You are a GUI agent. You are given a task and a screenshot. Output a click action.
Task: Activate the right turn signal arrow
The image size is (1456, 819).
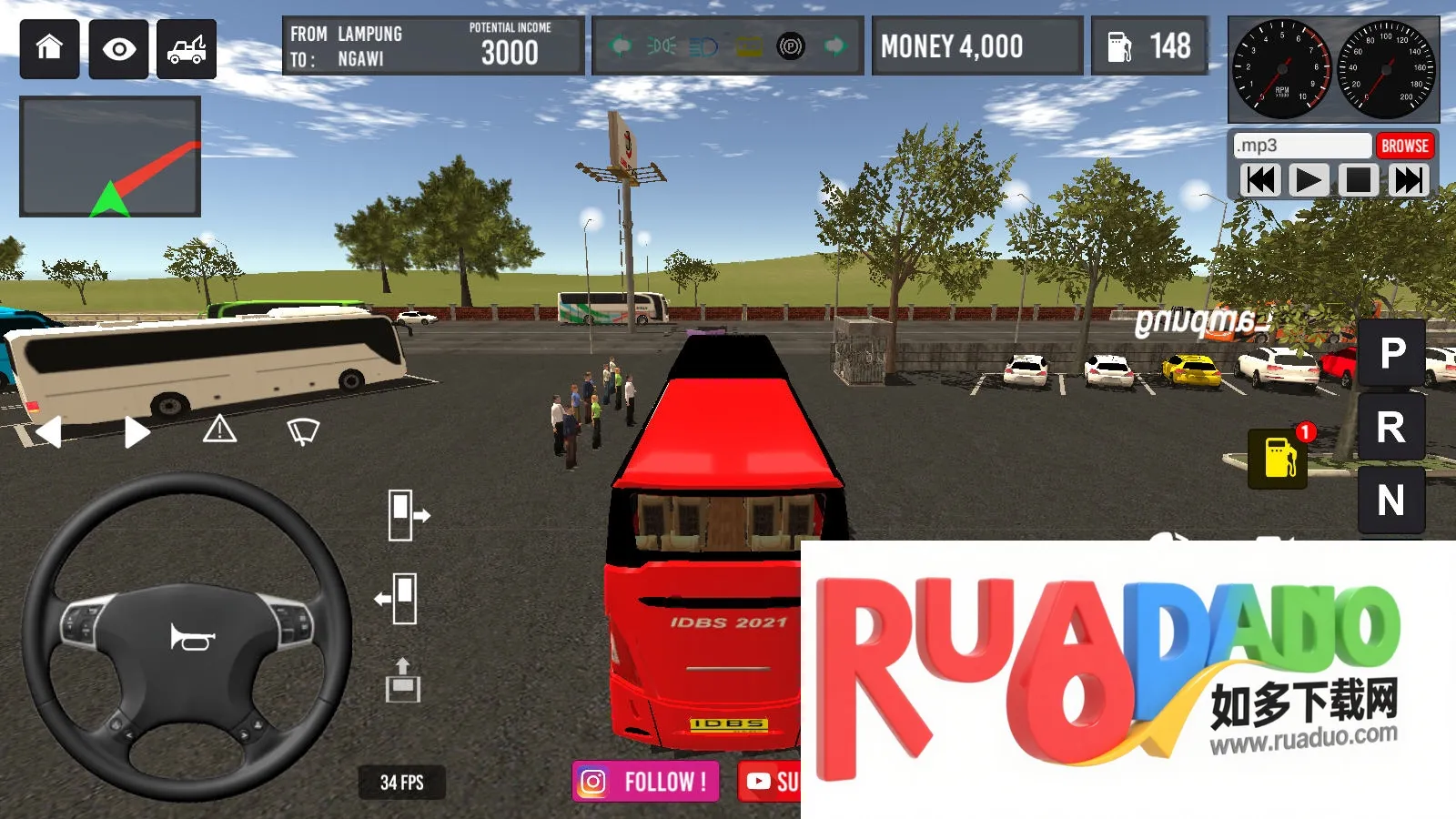136,431
